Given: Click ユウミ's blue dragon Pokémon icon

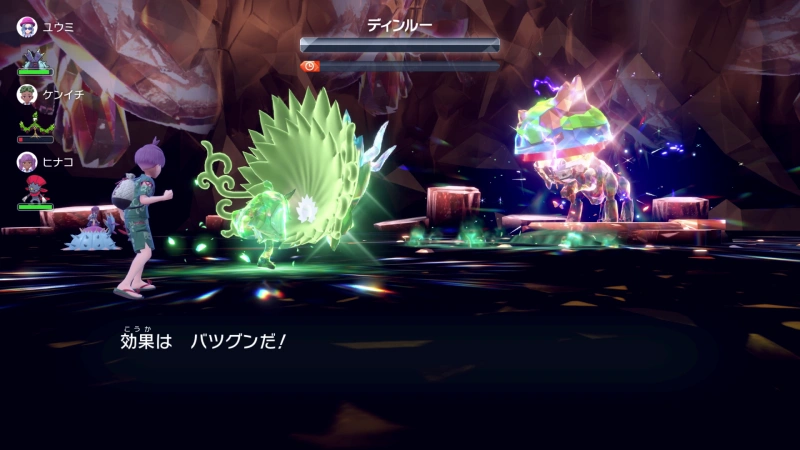Looking at the screenshot, I should coord(34,56).
